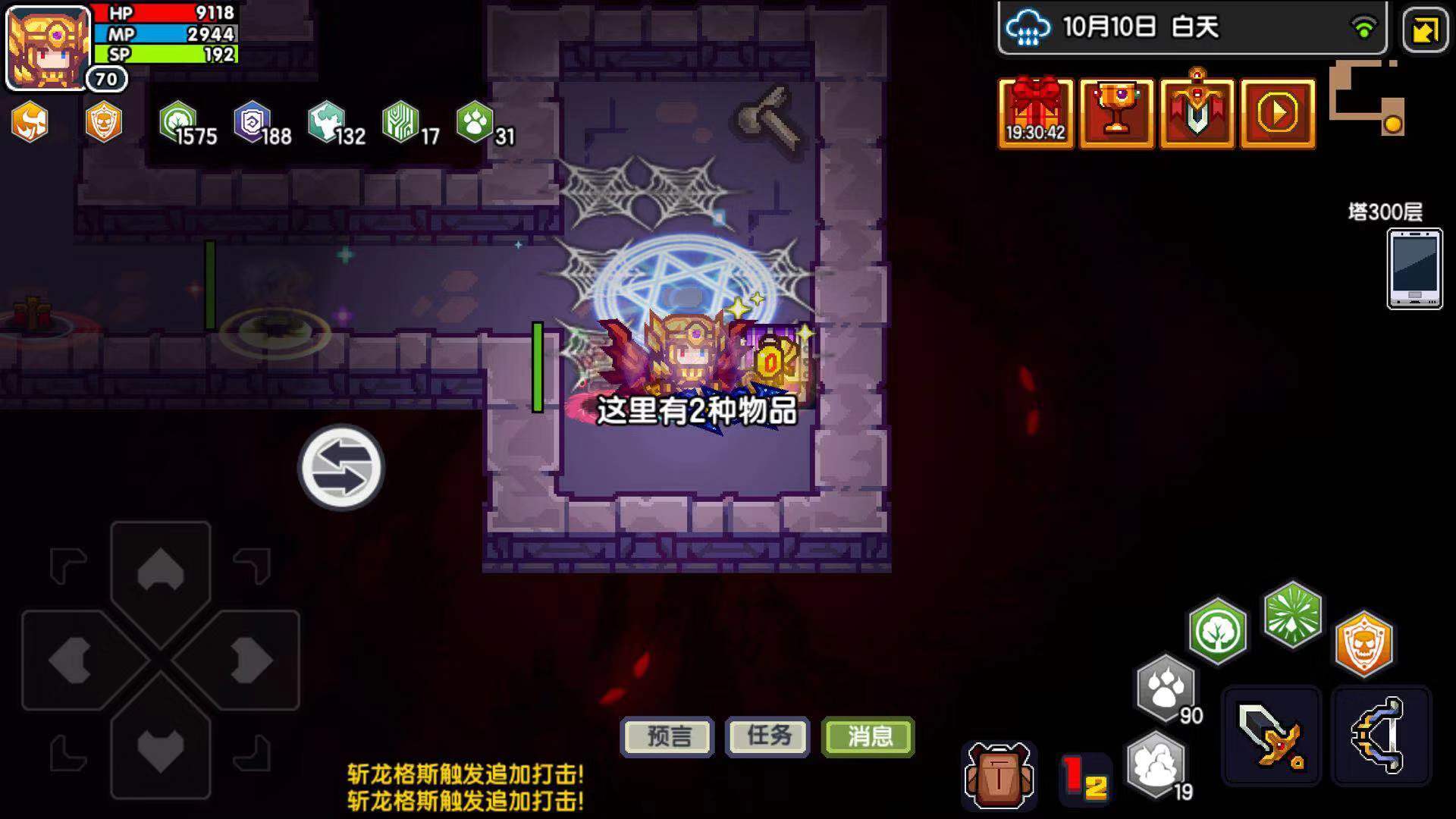Open the red play event panel
The width and height of the screenshot is (1456, 819).
(x=1277, y=114)
